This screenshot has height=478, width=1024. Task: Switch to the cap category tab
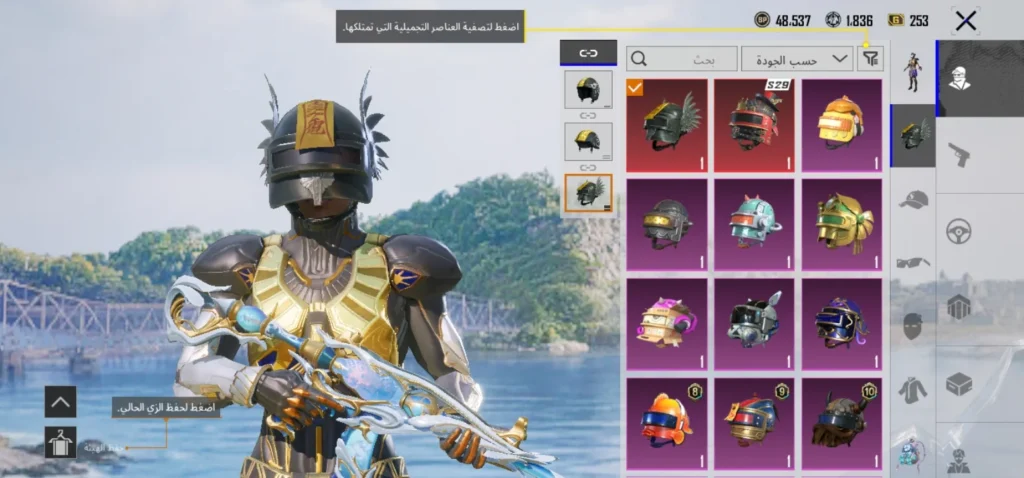coord(912,199)
